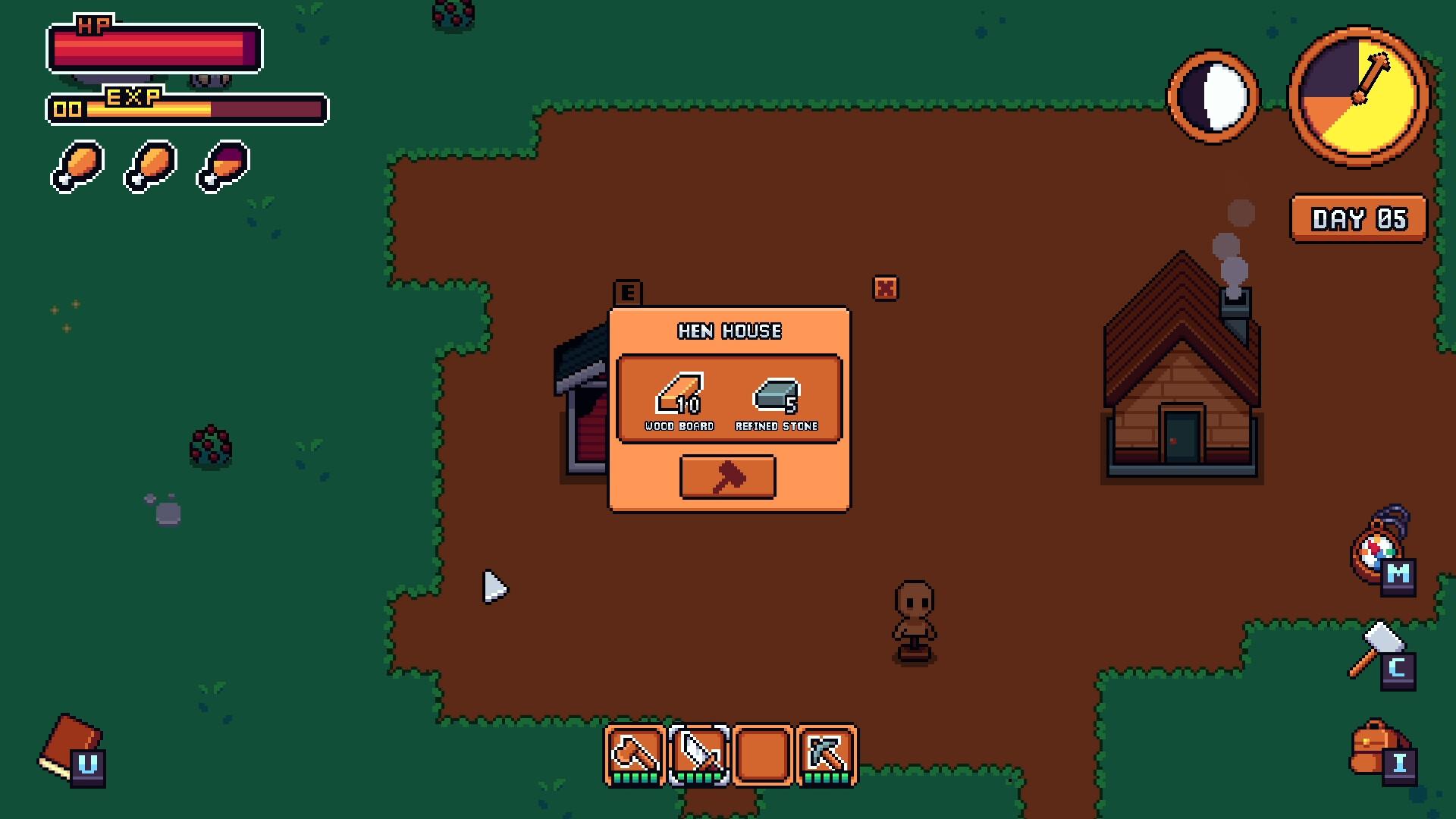Click the half-depleted third drumstick icon
Image resolution: width=1456 pixels, height=819 pixels.
[221, 165]
